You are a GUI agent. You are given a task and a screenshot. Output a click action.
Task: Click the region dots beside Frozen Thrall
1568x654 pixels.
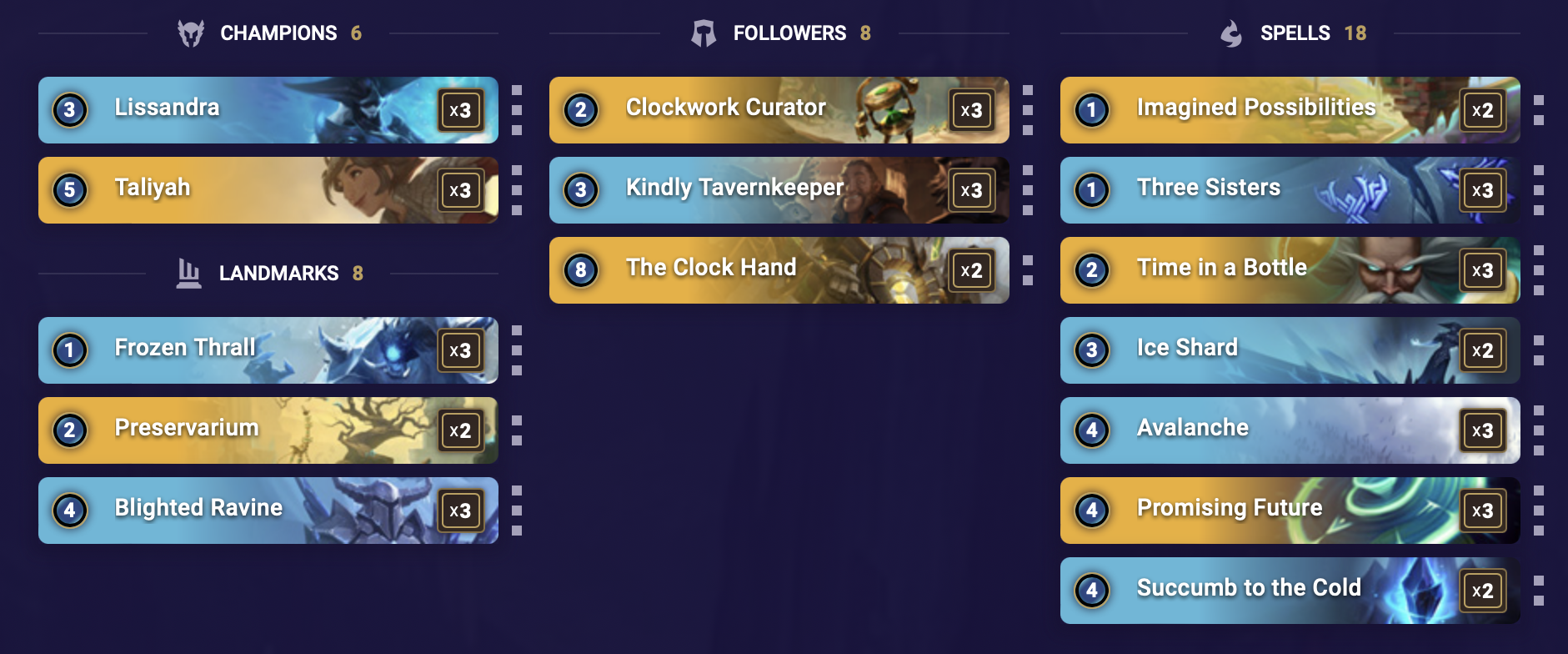pos(517,350)
